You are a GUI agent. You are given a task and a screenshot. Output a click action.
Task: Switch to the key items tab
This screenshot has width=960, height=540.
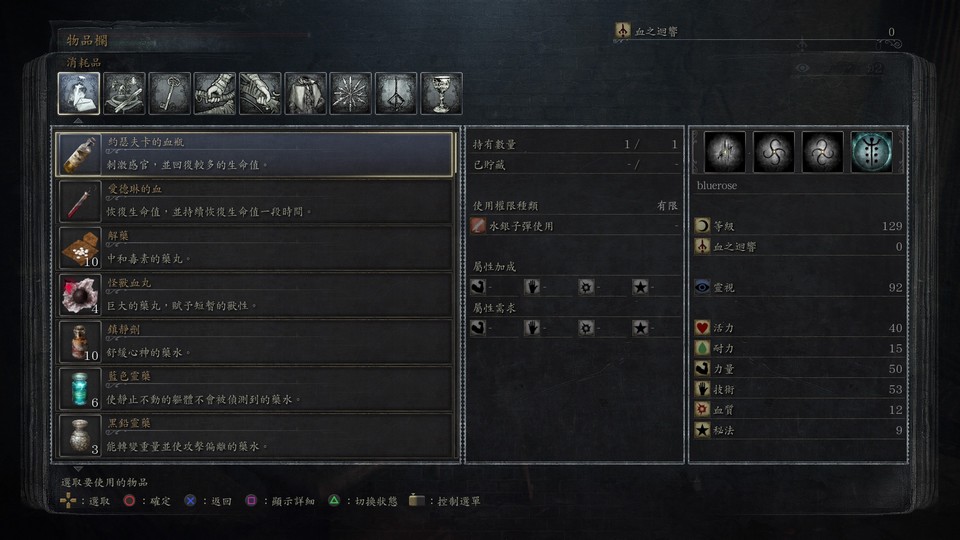tap(170, 94)
